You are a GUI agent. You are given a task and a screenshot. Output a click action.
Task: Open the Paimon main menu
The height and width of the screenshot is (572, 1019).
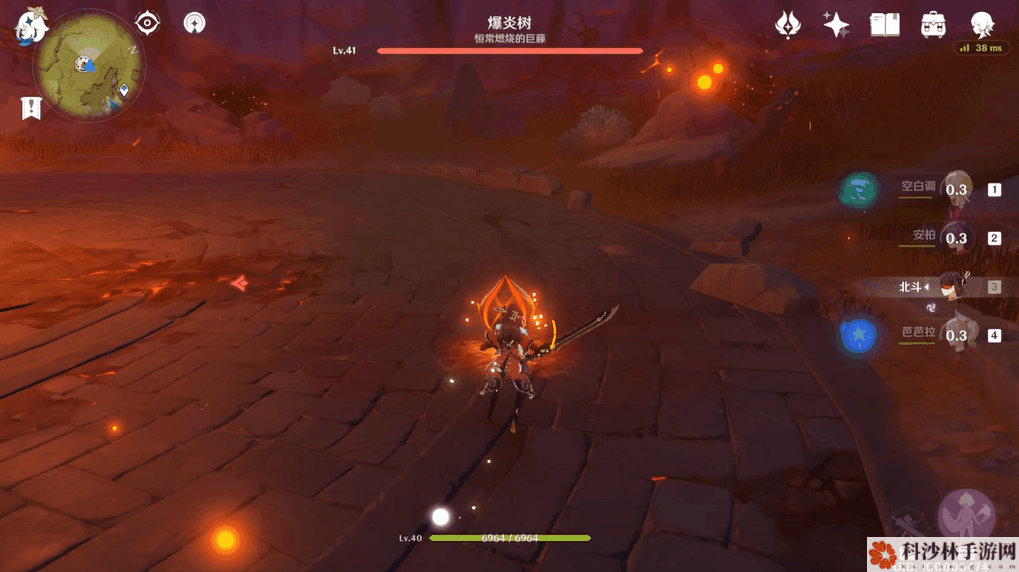pos(30,24)
